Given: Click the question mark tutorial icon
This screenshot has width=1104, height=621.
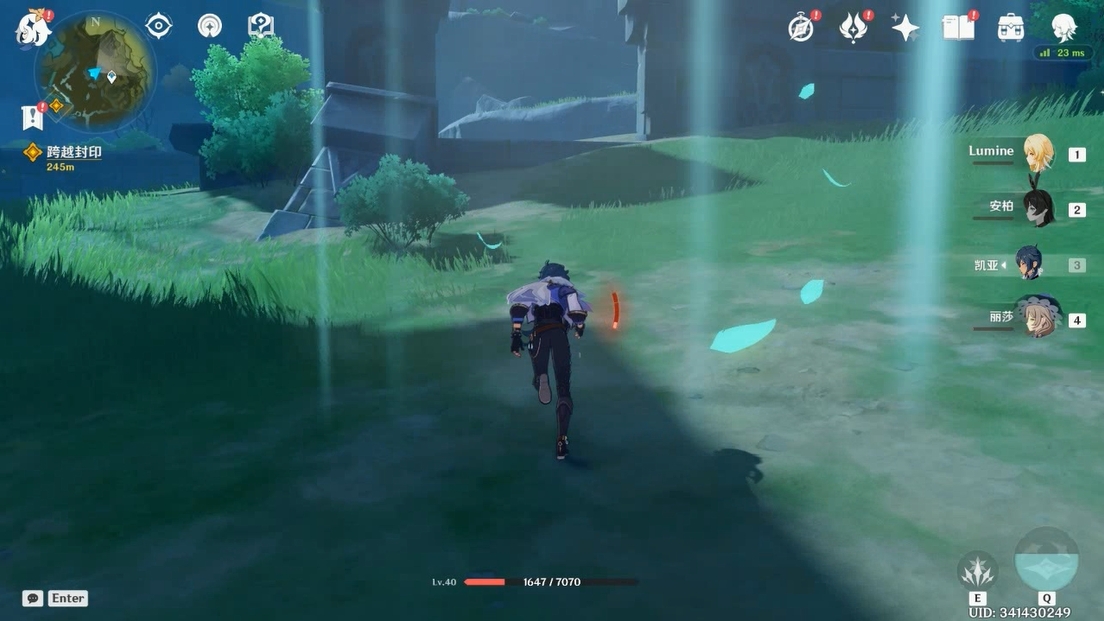Looking at the screenshot, I should (261, 26).
